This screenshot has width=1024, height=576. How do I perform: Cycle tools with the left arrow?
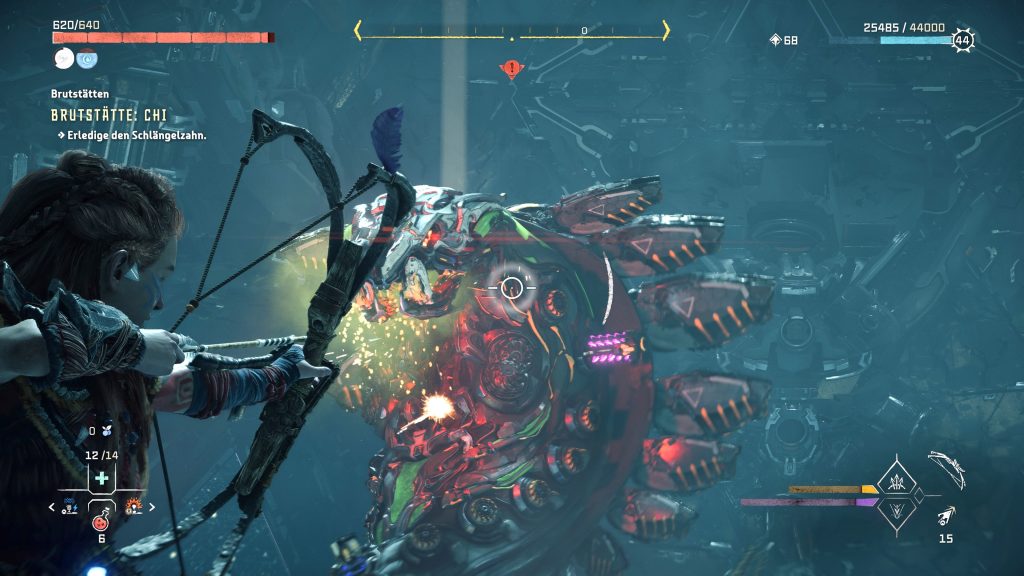pos(53,507)
